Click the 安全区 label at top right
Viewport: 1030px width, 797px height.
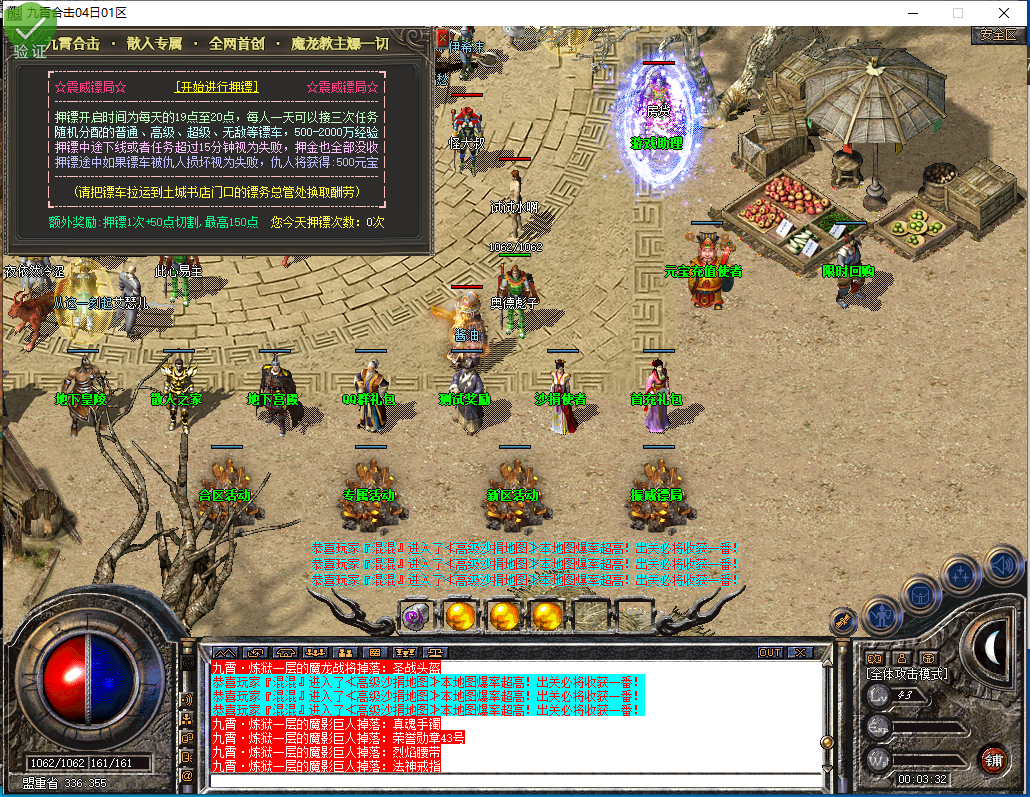pyautogui.click(x=997, y=35)
